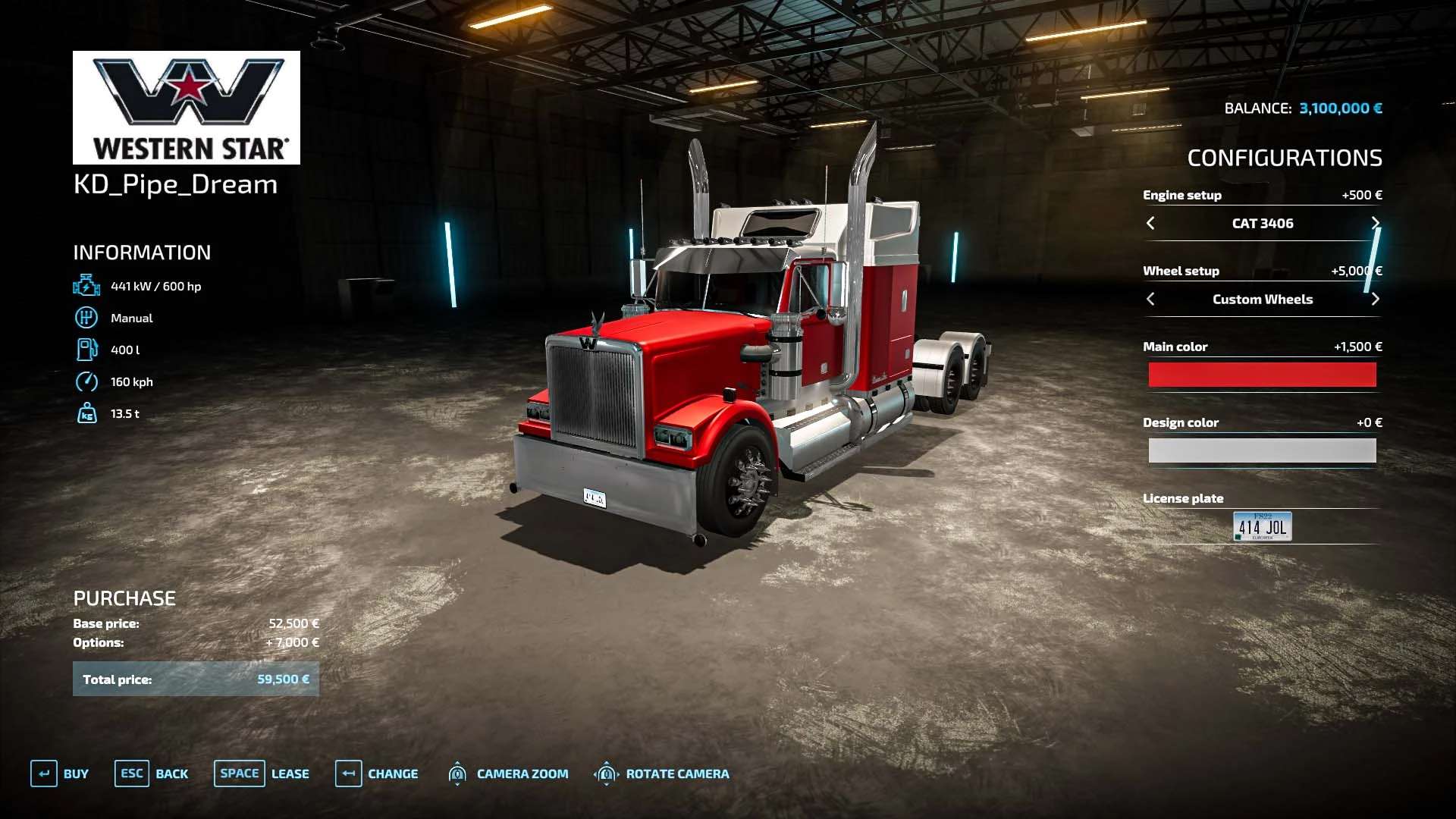Lease the truck instead of buying
The width and height of the screenshot is (1456, 819).
(262, 773)
